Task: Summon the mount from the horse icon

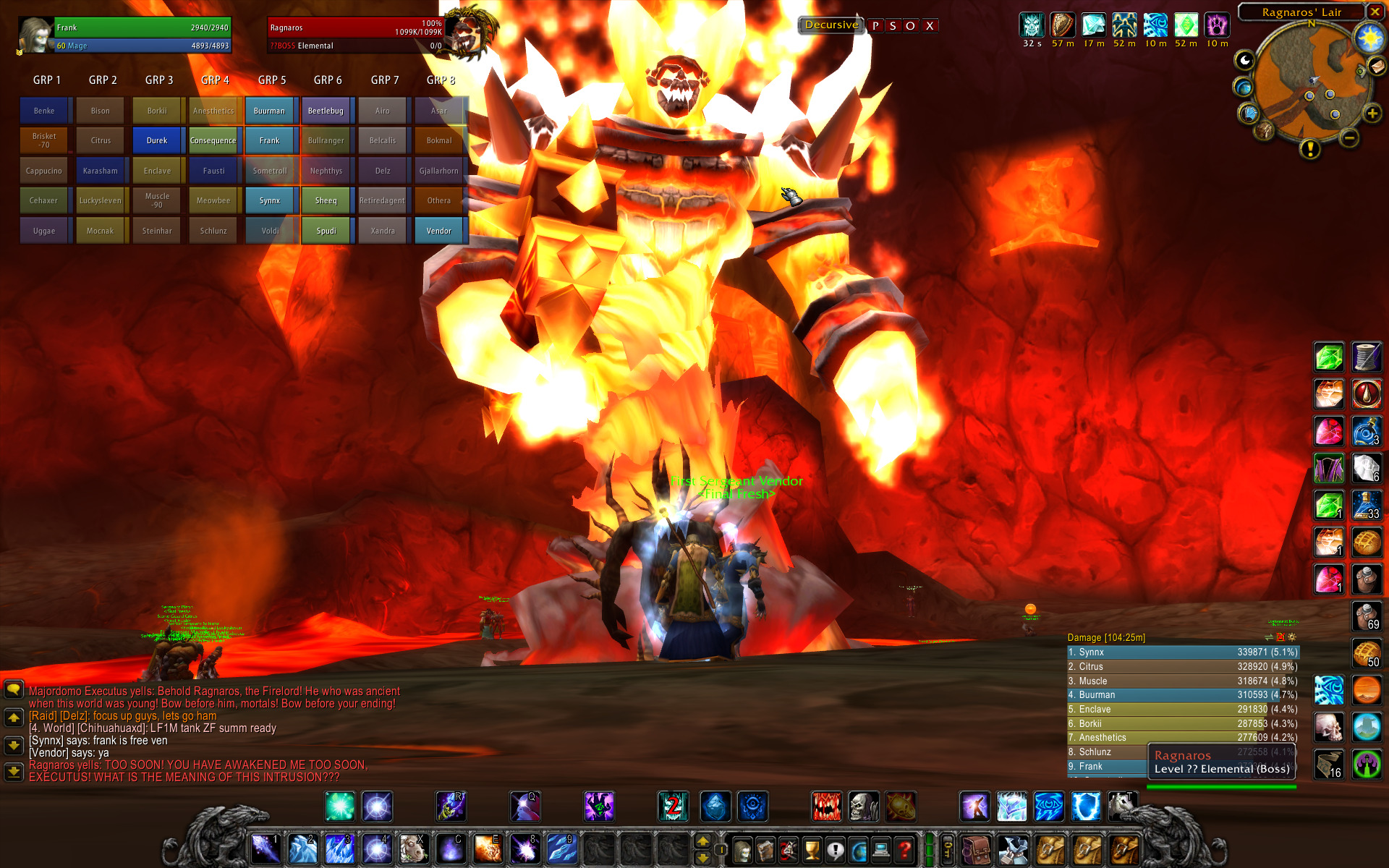Action: pyautogui.click(x=1122, y=807)
